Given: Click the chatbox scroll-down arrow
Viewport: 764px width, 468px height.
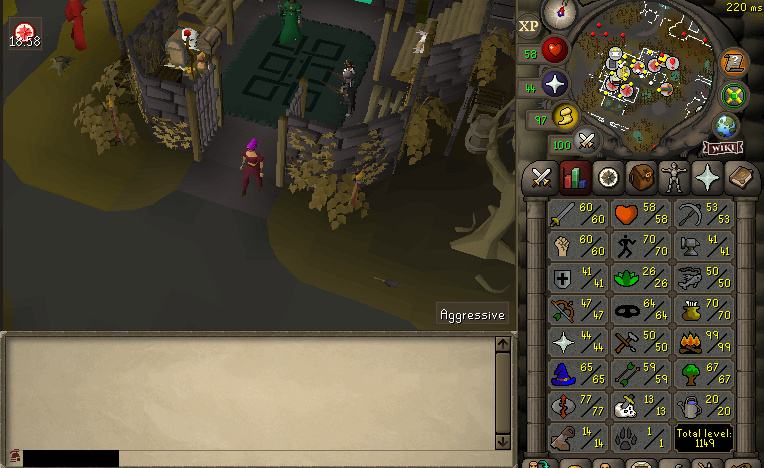Looking at the screenshot, I should coord(503,441).
